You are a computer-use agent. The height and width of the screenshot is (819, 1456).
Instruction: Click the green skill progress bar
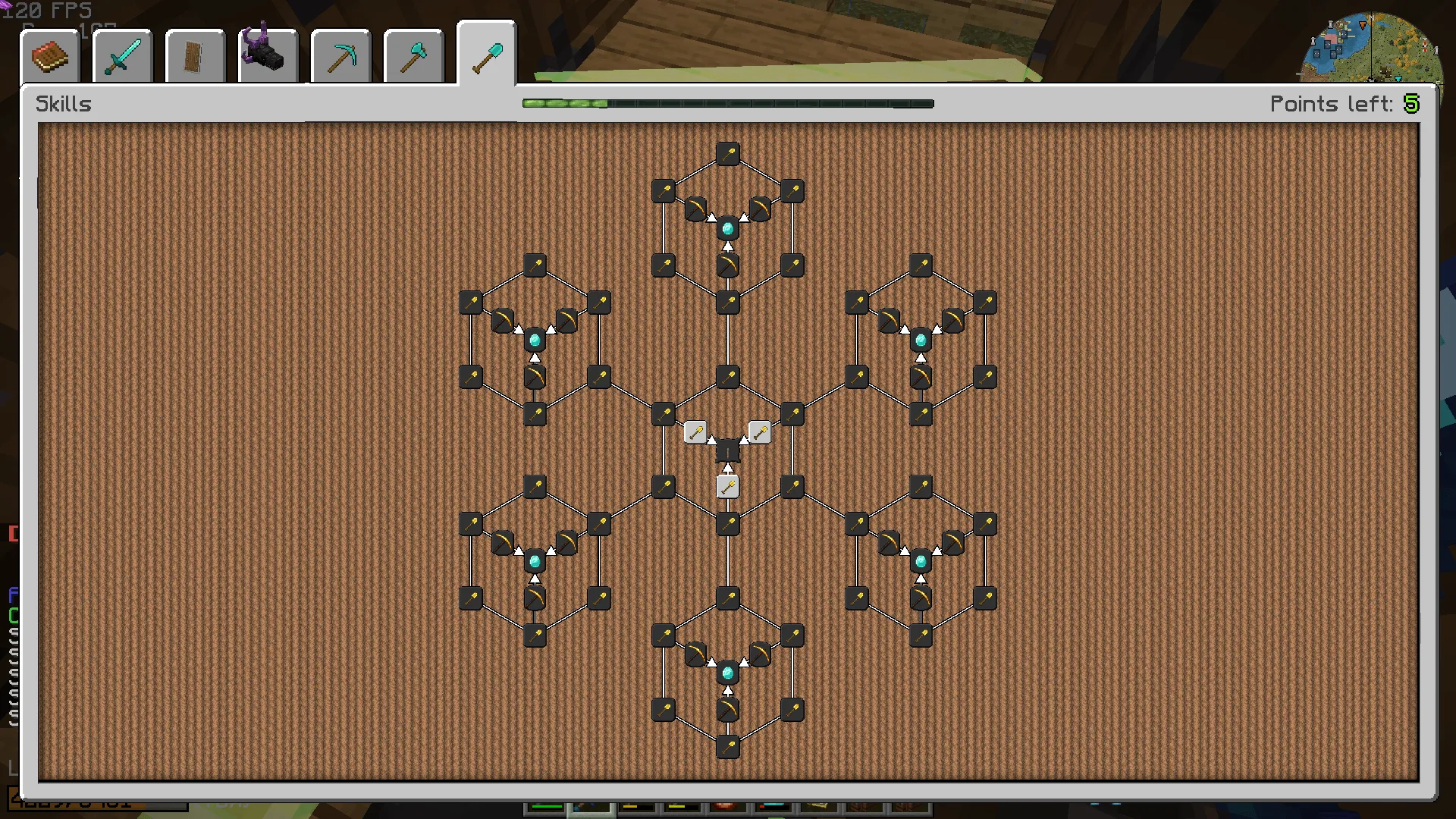[x=565, y=104]
